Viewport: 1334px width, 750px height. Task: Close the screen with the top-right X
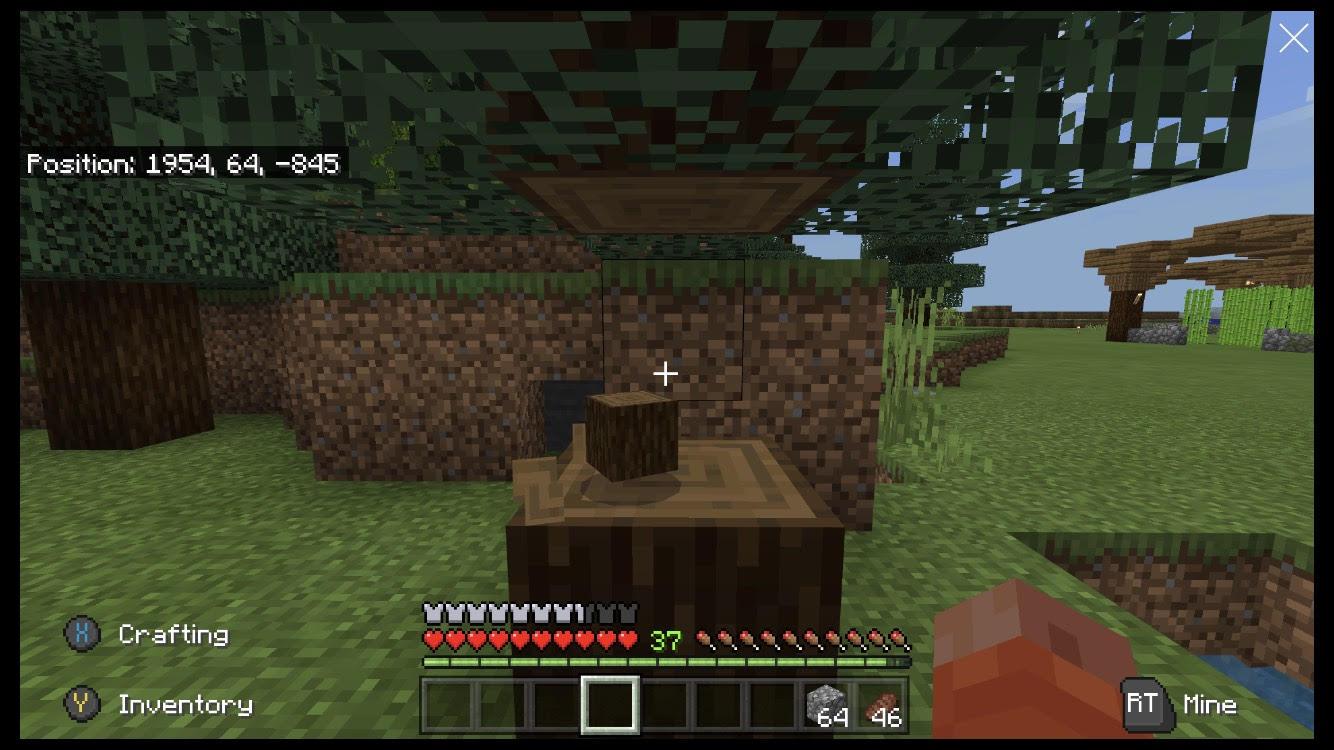[1293, 37]
